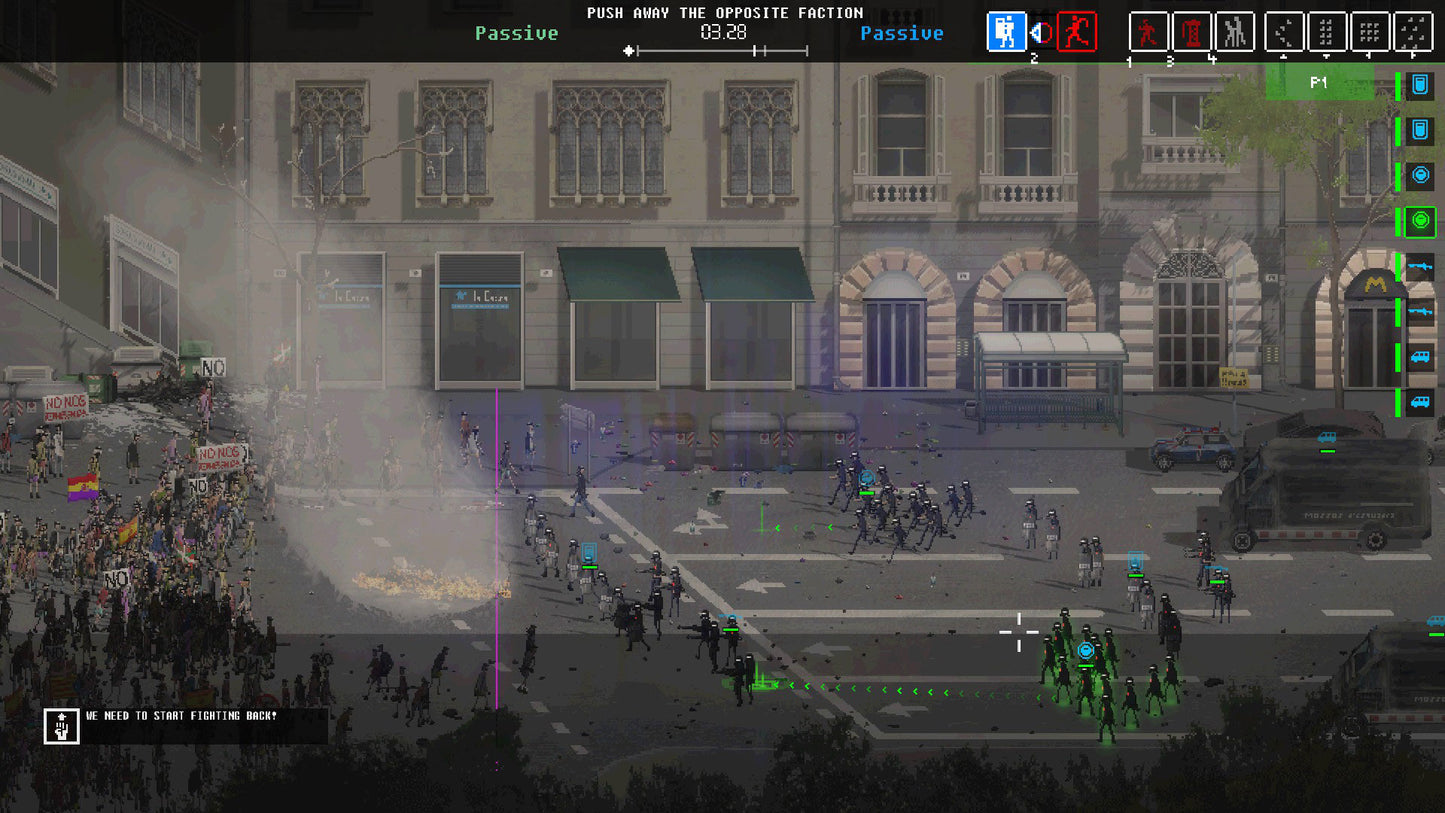This screenshot has height=813, width=1445.
Task: Click the marker on the mission timer slider
Action: 629,48
